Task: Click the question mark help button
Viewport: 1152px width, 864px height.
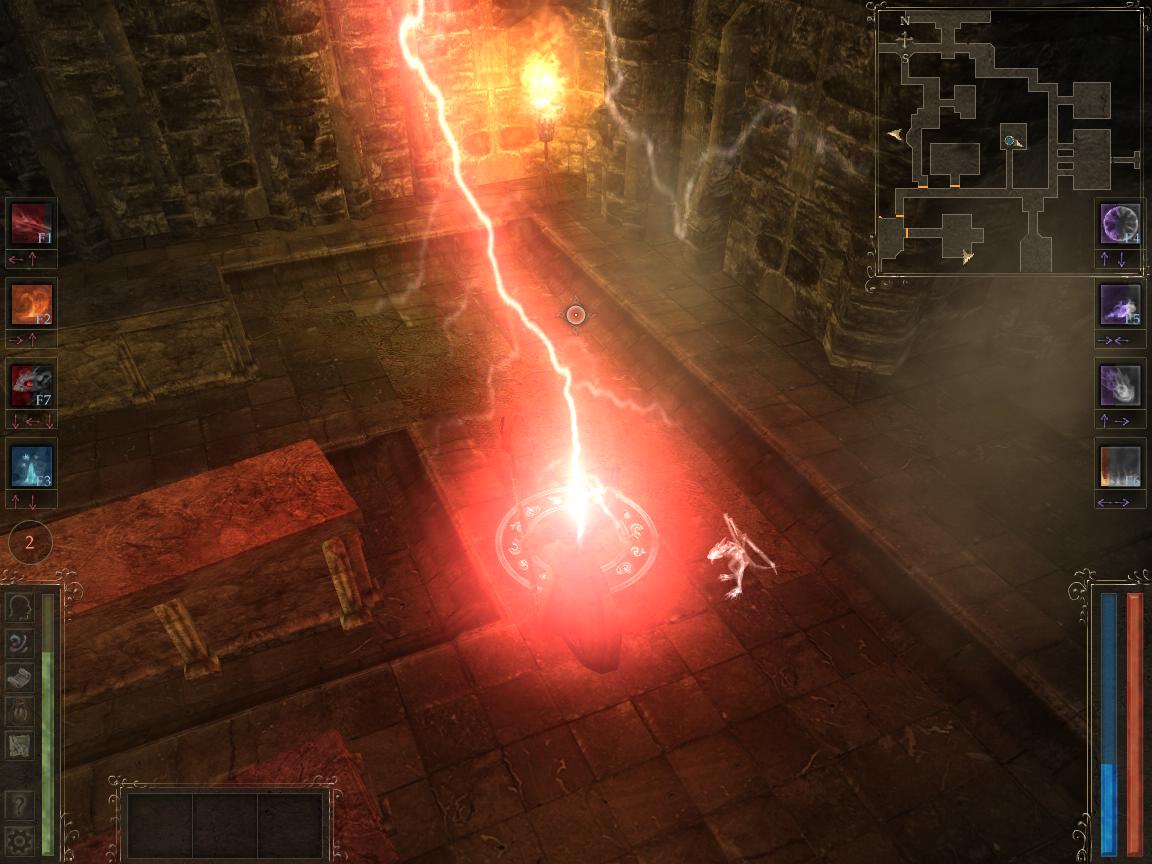Action: point(20,804)
